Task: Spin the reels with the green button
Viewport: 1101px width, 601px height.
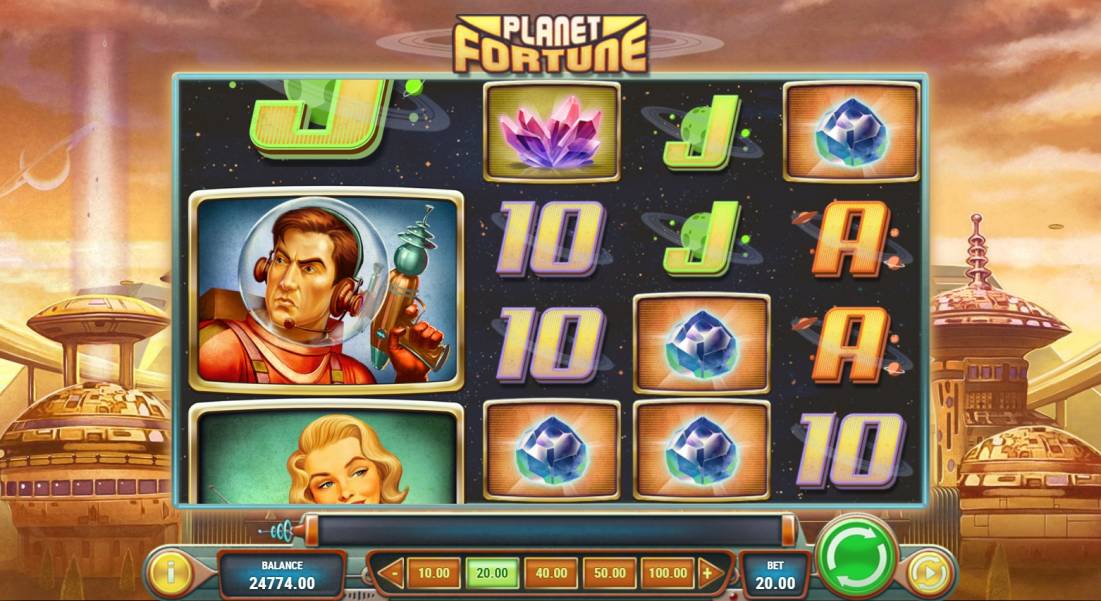Action: pyautogui.click(x=858, y=557)
